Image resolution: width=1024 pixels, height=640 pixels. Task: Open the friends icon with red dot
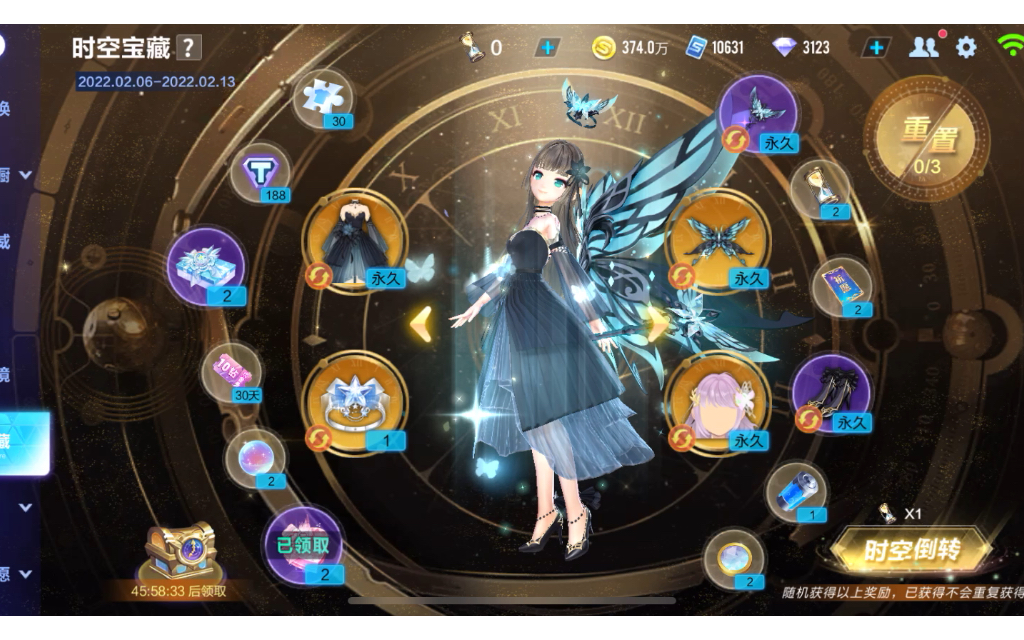(x=924, y=47)
